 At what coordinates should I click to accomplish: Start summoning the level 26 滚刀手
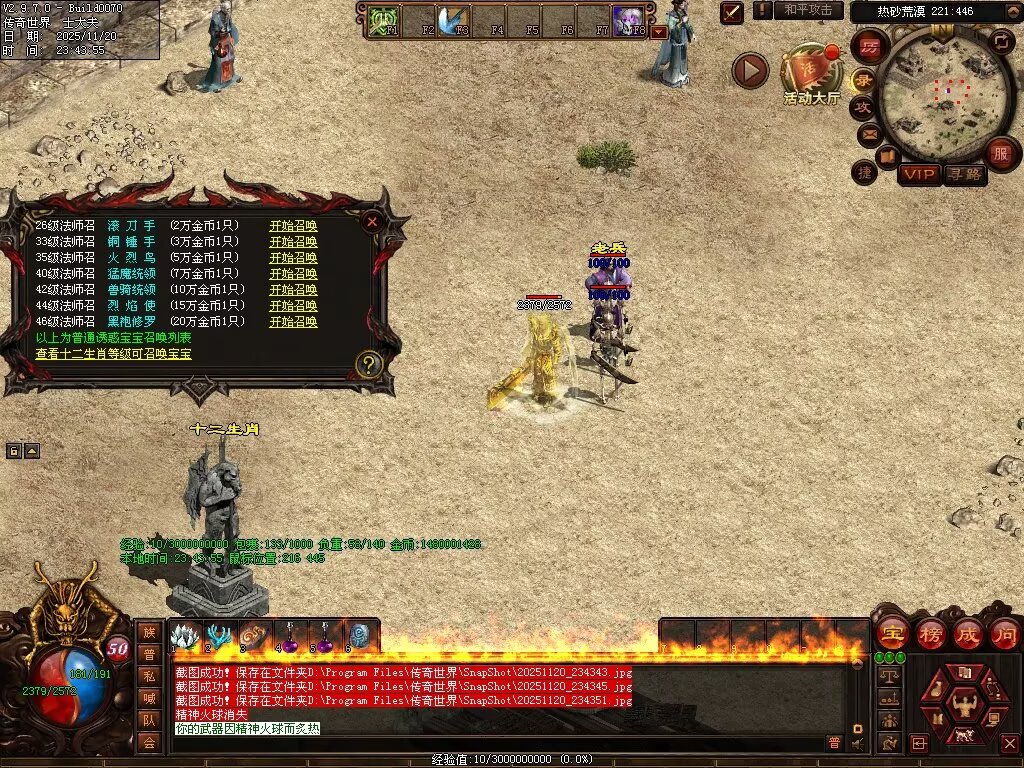293,226
